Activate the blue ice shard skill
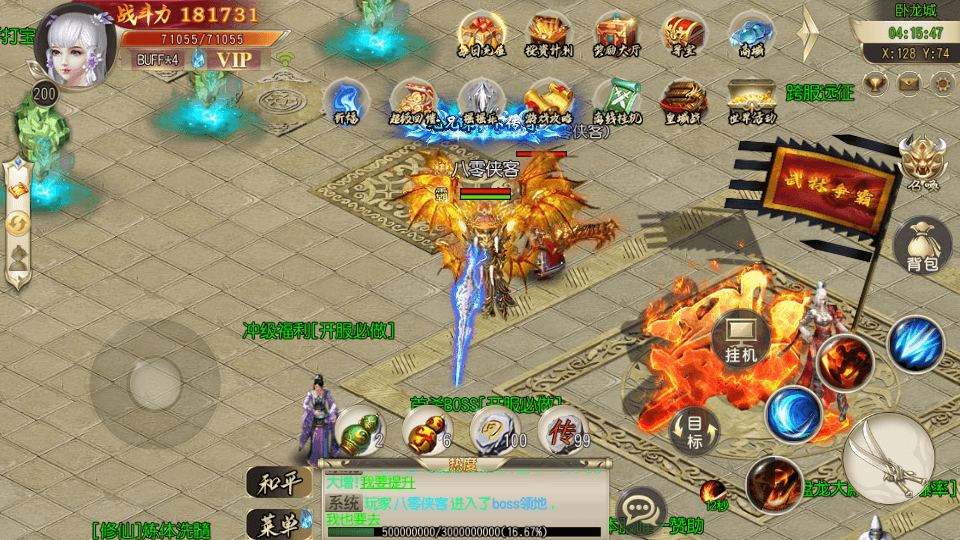 click(915, 345)
